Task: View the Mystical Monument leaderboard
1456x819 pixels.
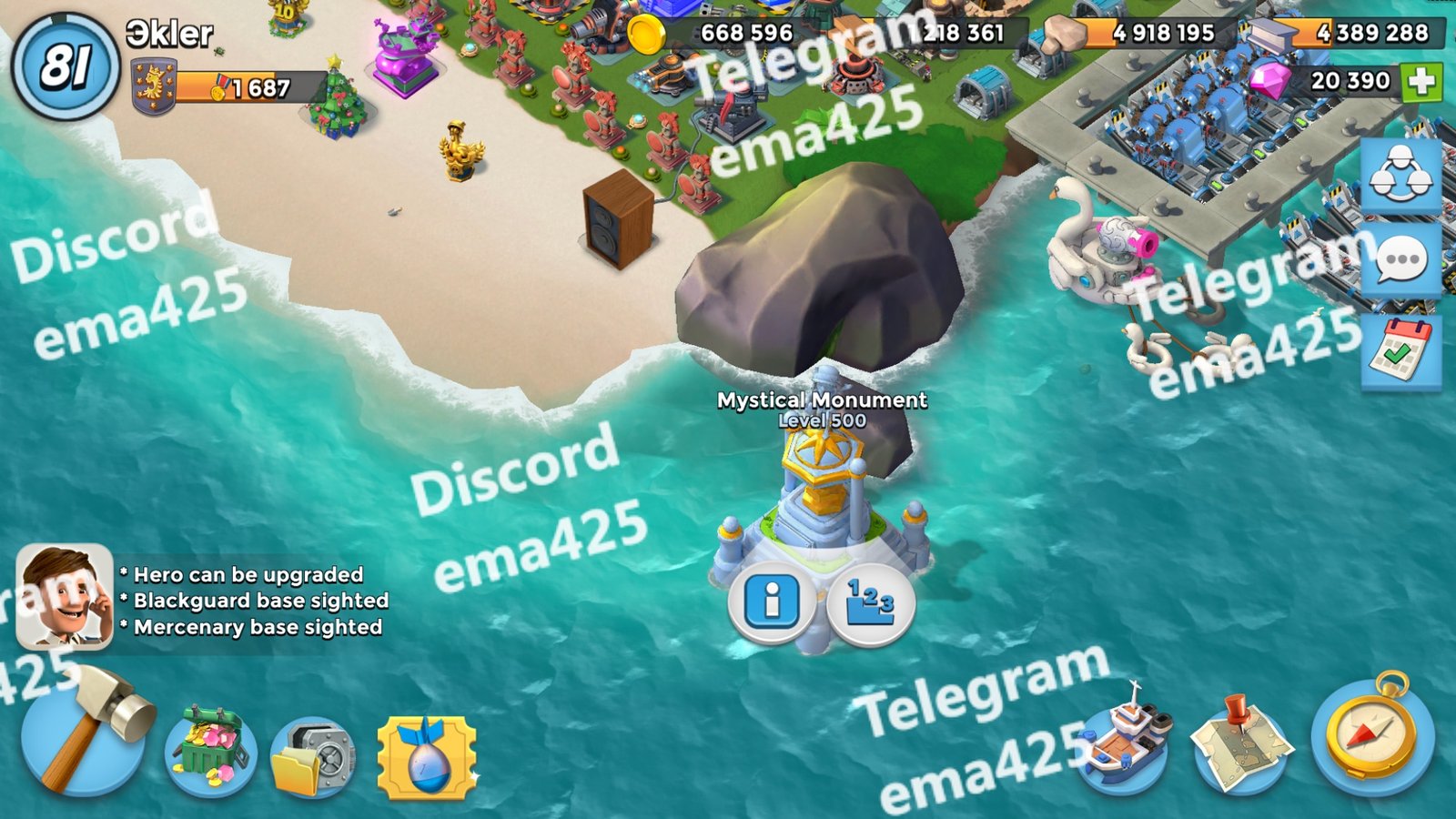Action: tap(870, 602)
